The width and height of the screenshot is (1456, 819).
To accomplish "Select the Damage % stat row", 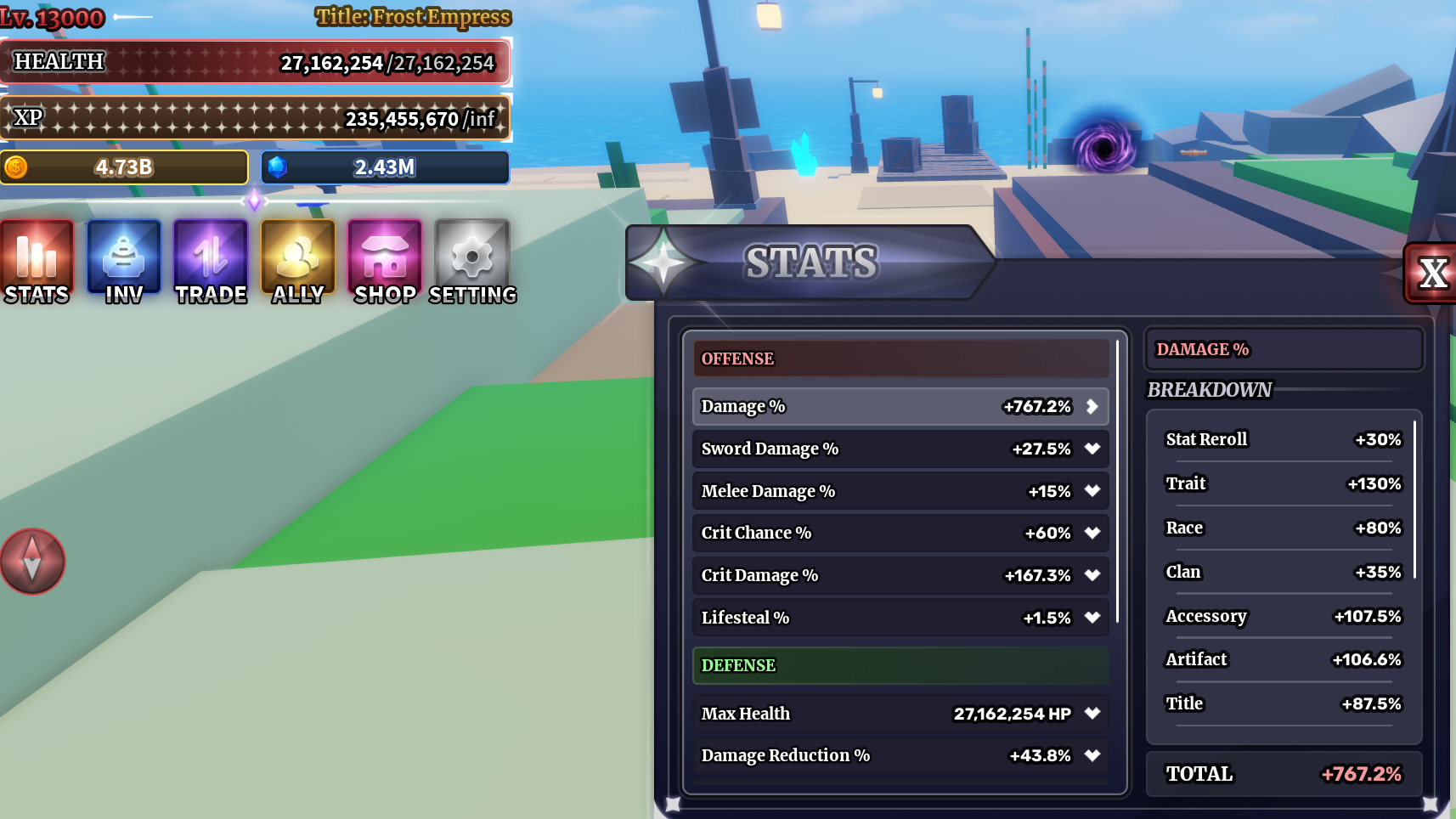I will point(900,406).
